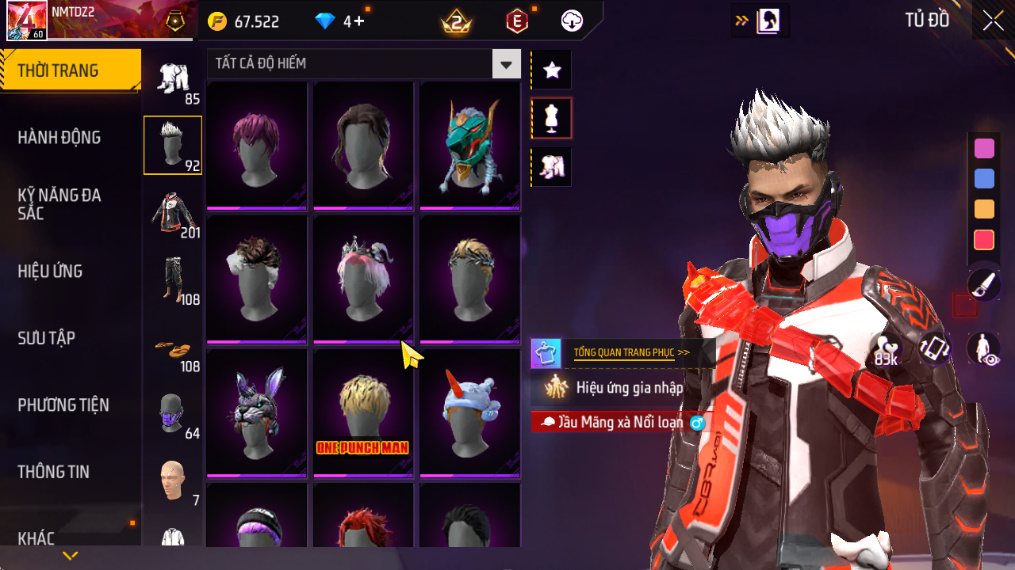Open the TẤT CẢ ĐỘ HIẾM rarity dropdown
The height and width of the screenshot is (570, 1015).
pos(364,64)
